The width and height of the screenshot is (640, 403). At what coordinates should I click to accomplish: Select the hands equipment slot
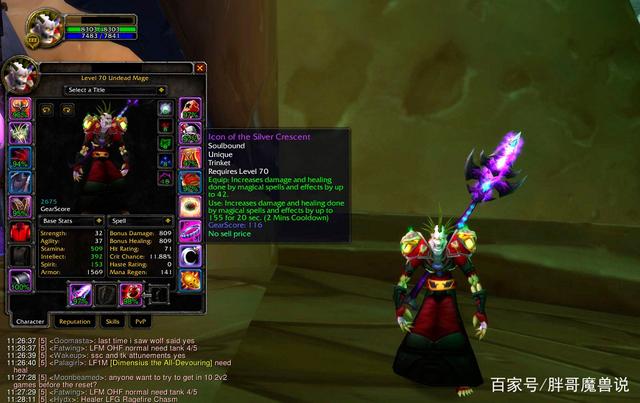pos(190,107)
